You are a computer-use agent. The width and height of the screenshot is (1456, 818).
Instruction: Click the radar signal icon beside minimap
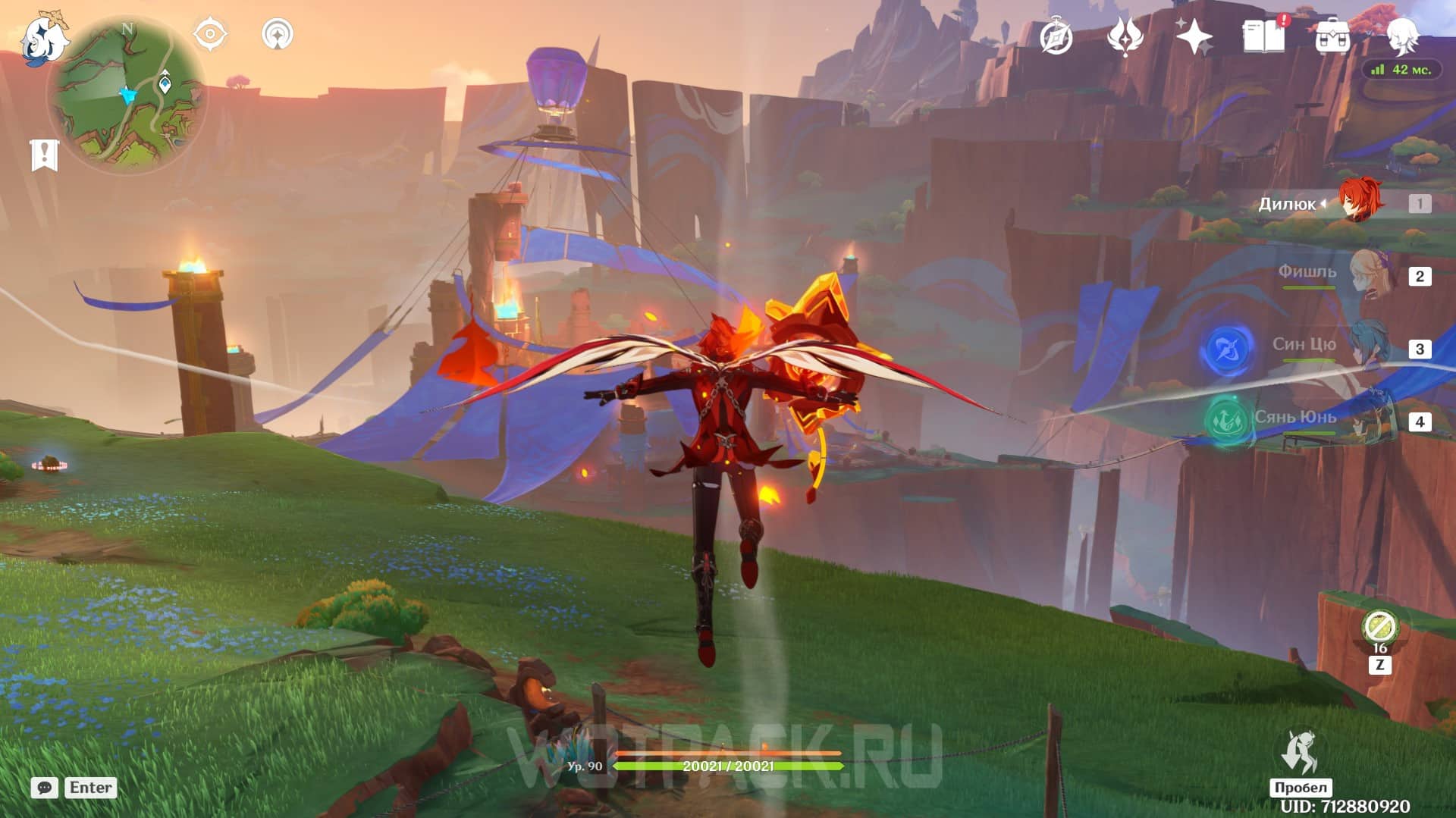coord(278,35)
